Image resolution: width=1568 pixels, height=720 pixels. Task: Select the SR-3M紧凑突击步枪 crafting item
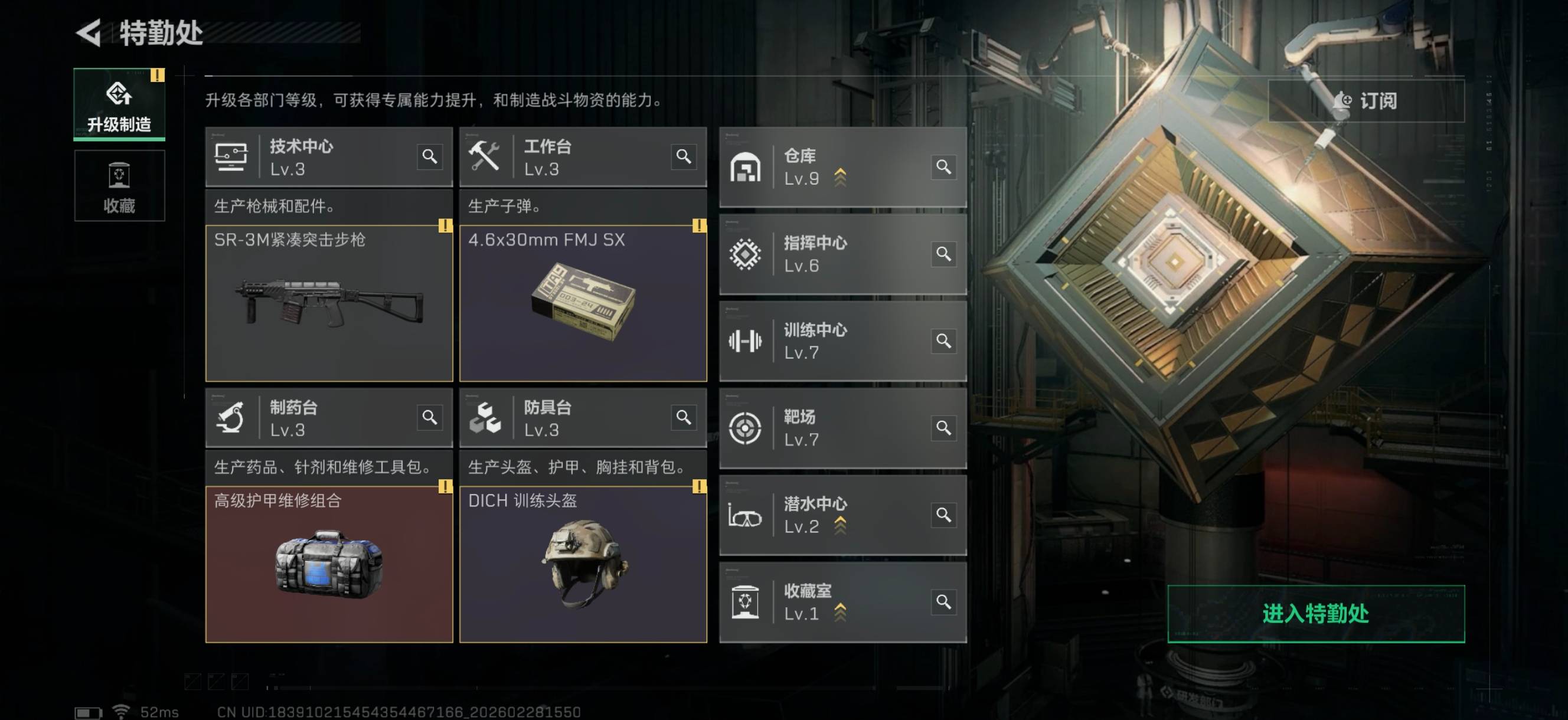point(329,303)
